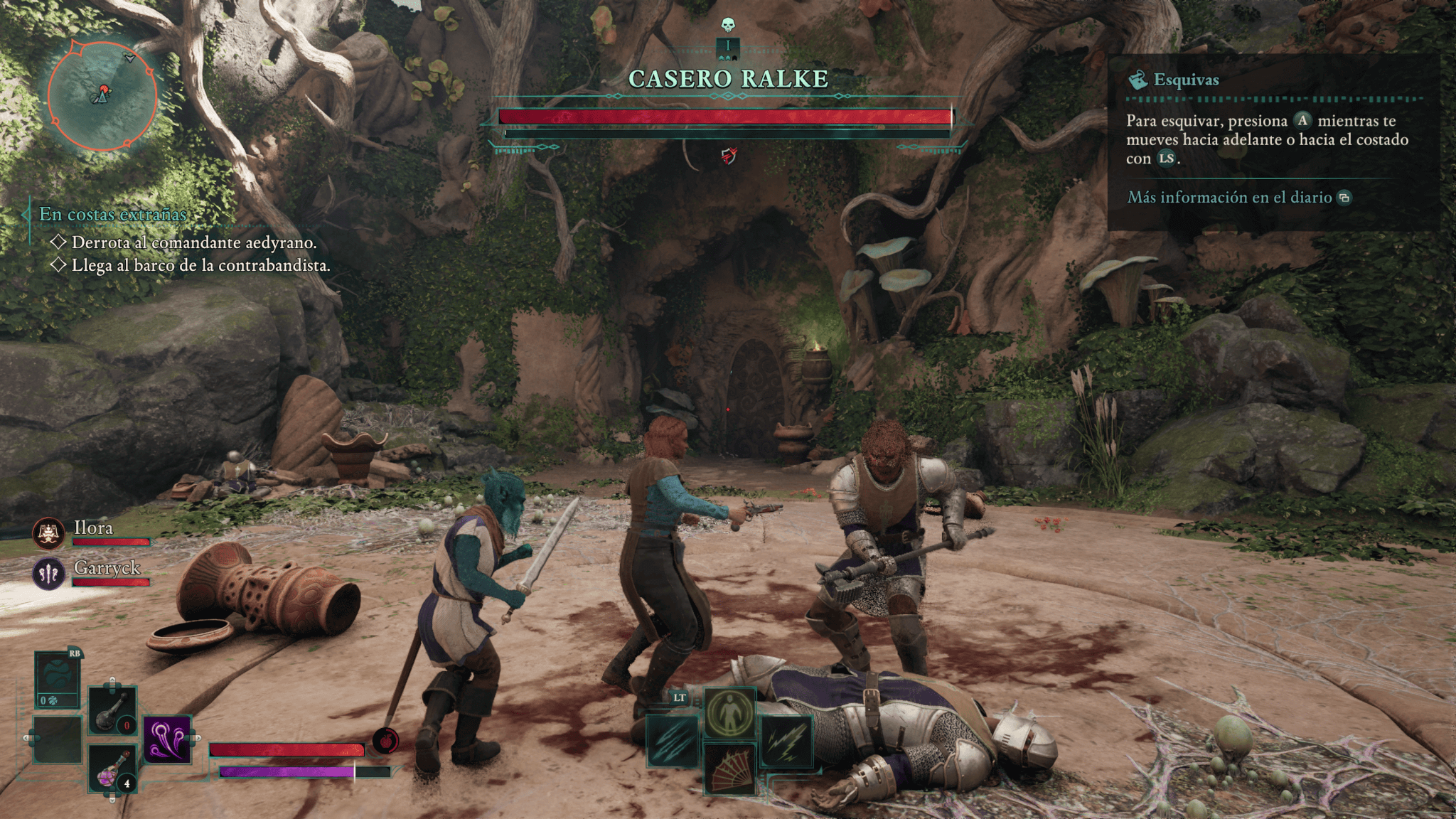
Task: Select companion Ilora's portrait
Action: click(48, 533)
